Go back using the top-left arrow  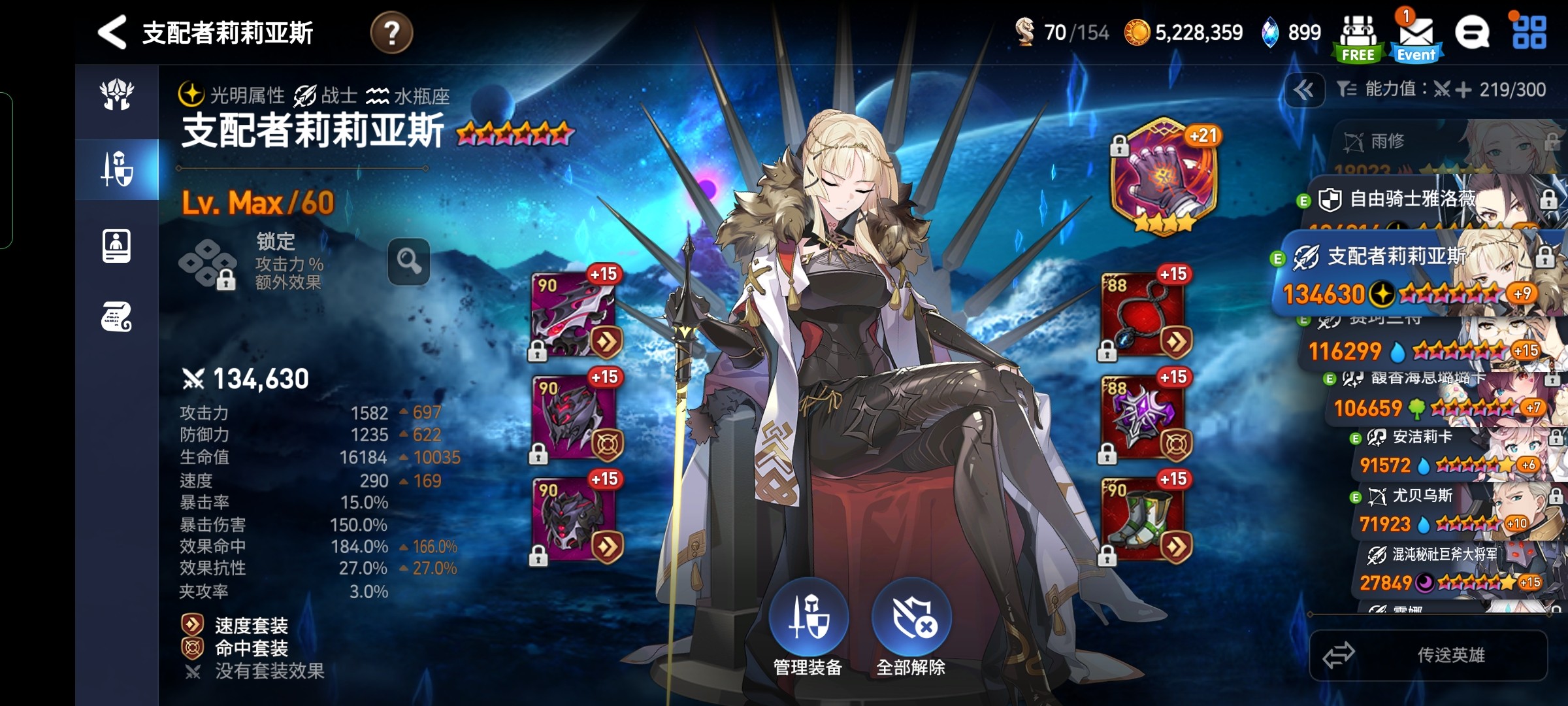(112, 32)
